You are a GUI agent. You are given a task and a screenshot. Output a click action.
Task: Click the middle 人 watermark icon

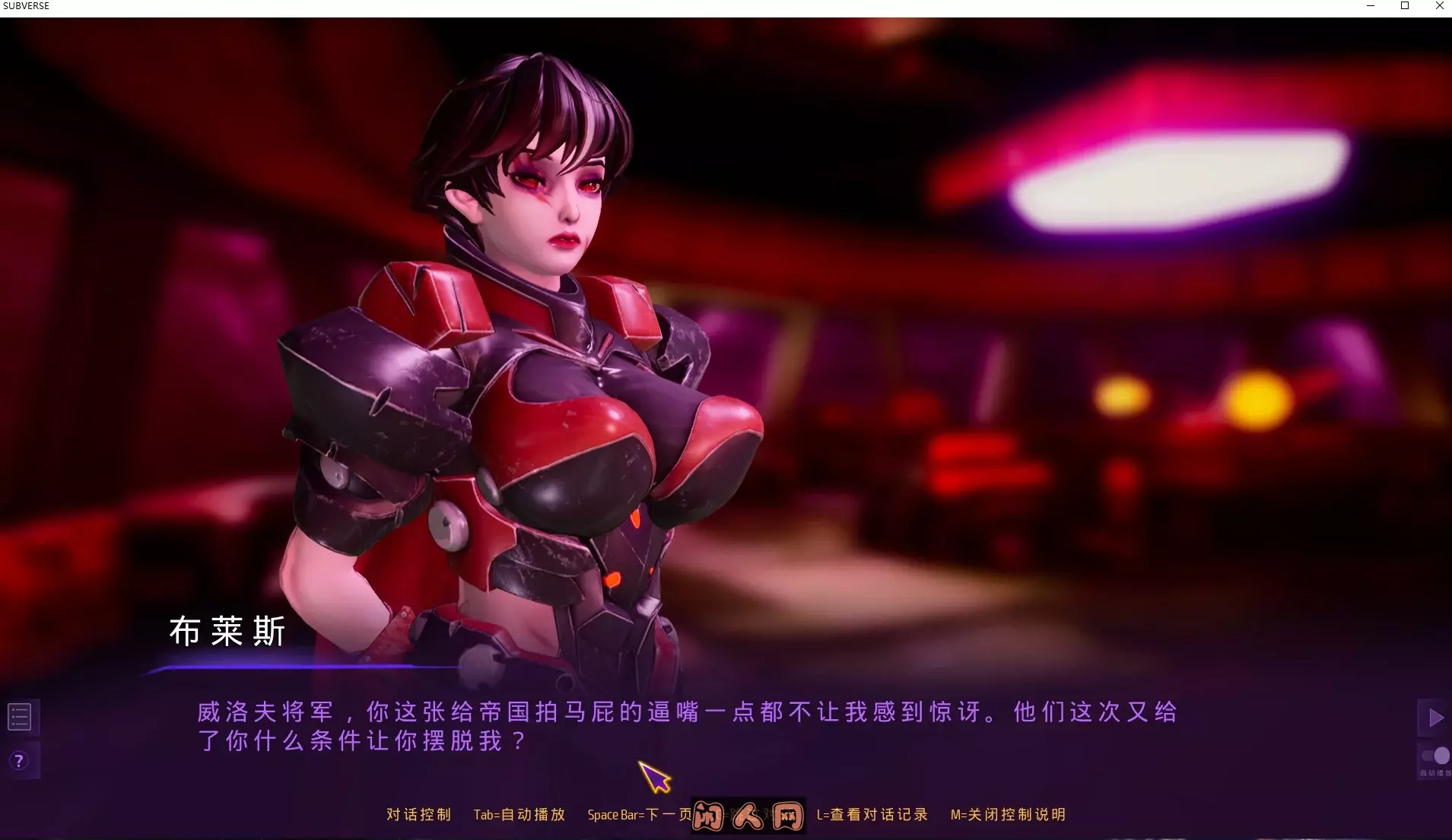[x=748, y=815]
